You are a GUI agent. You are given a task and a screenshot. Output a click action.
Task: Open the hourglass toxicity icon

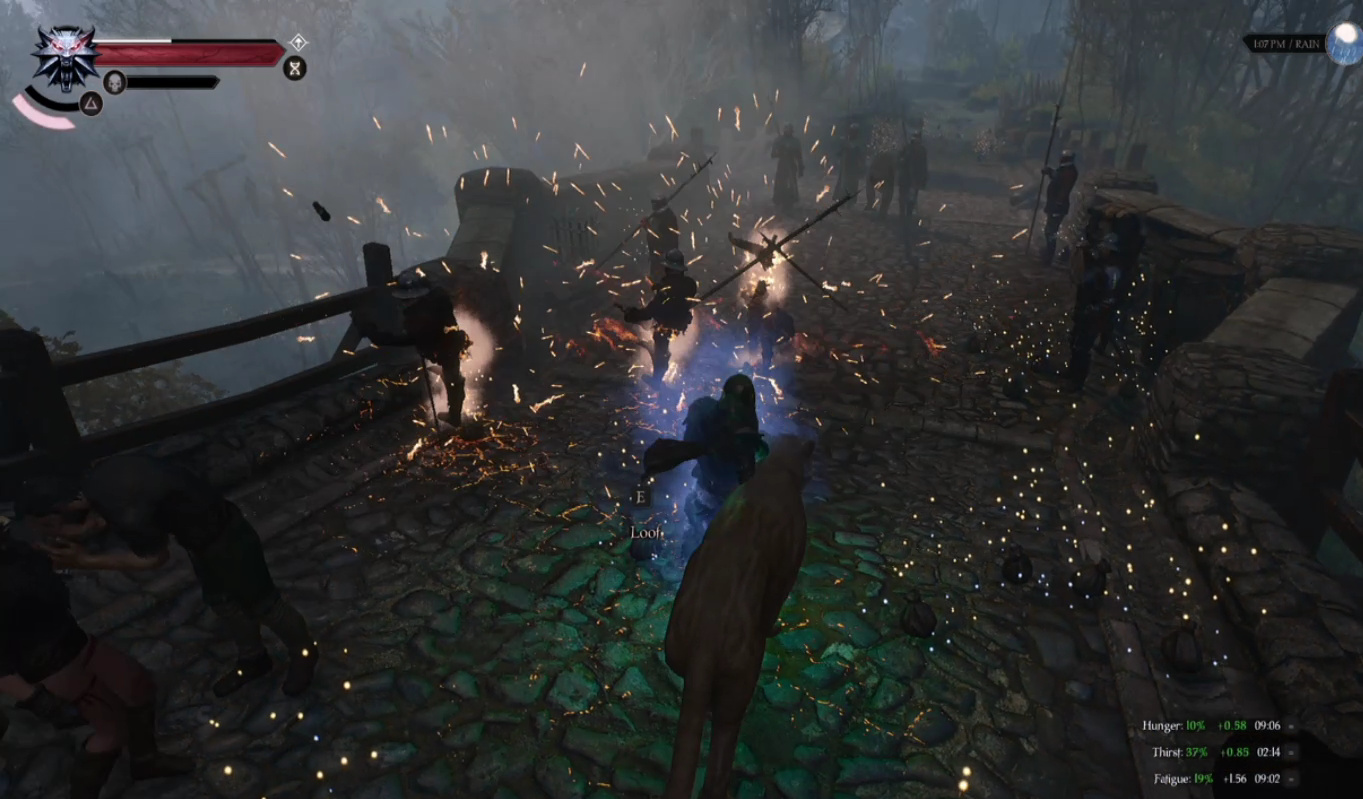(295, 68)
